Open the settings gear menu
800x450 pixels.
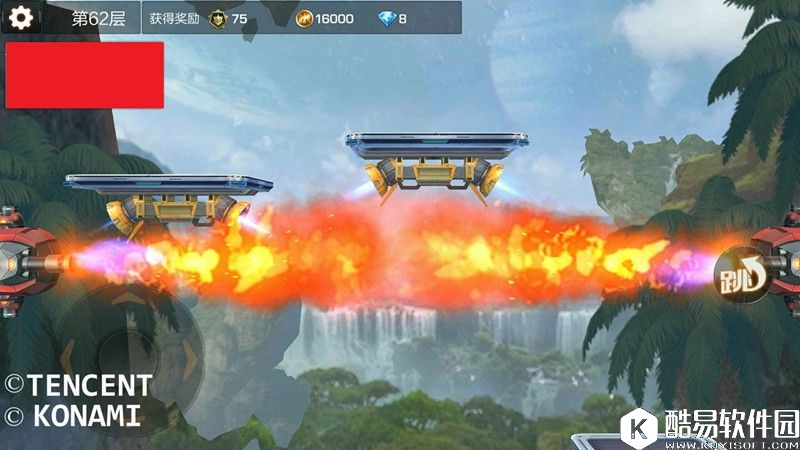(x=21, y=18)
